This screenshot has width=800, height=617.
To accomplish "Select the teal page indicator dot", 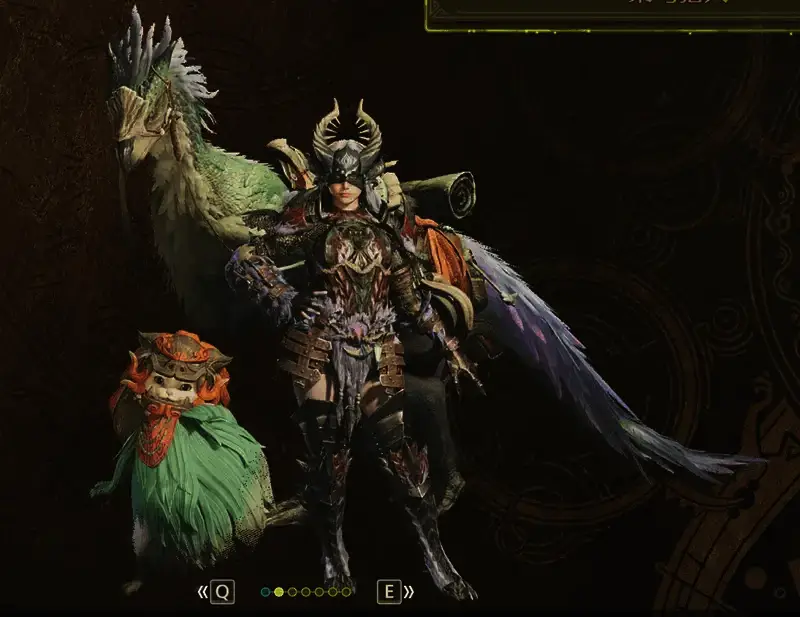I will (x=266, y=592).
